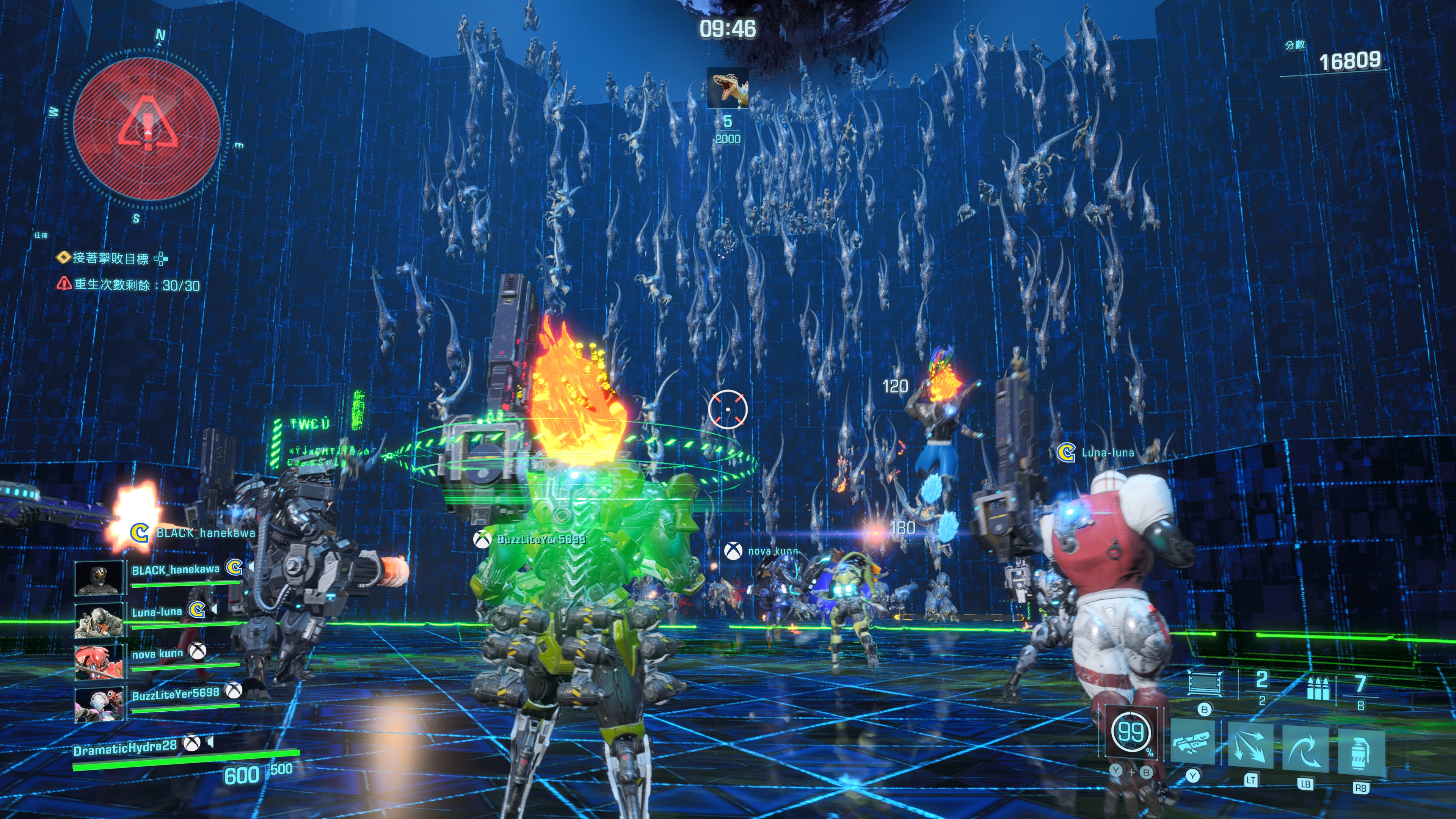
Task: Choose nova kunn's red exosuit portrait
Action: [99, 661]
